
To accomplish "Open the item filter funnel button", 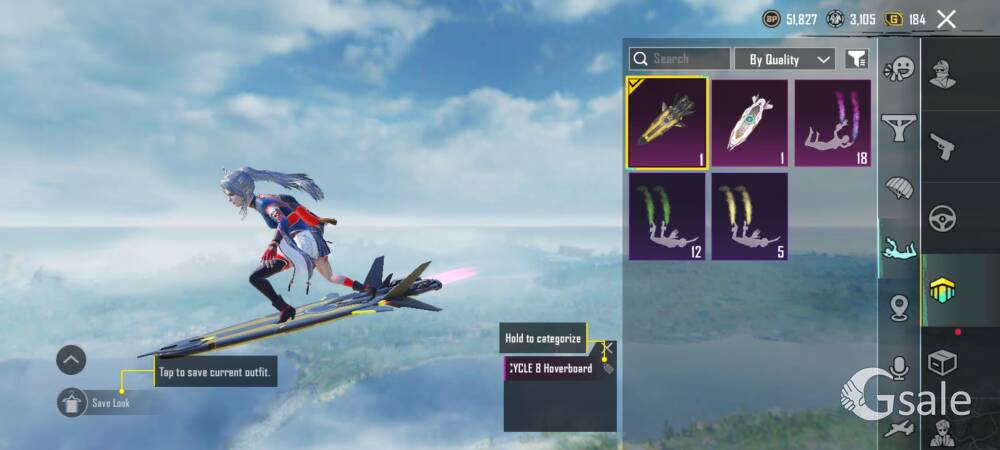I will 856,59.
